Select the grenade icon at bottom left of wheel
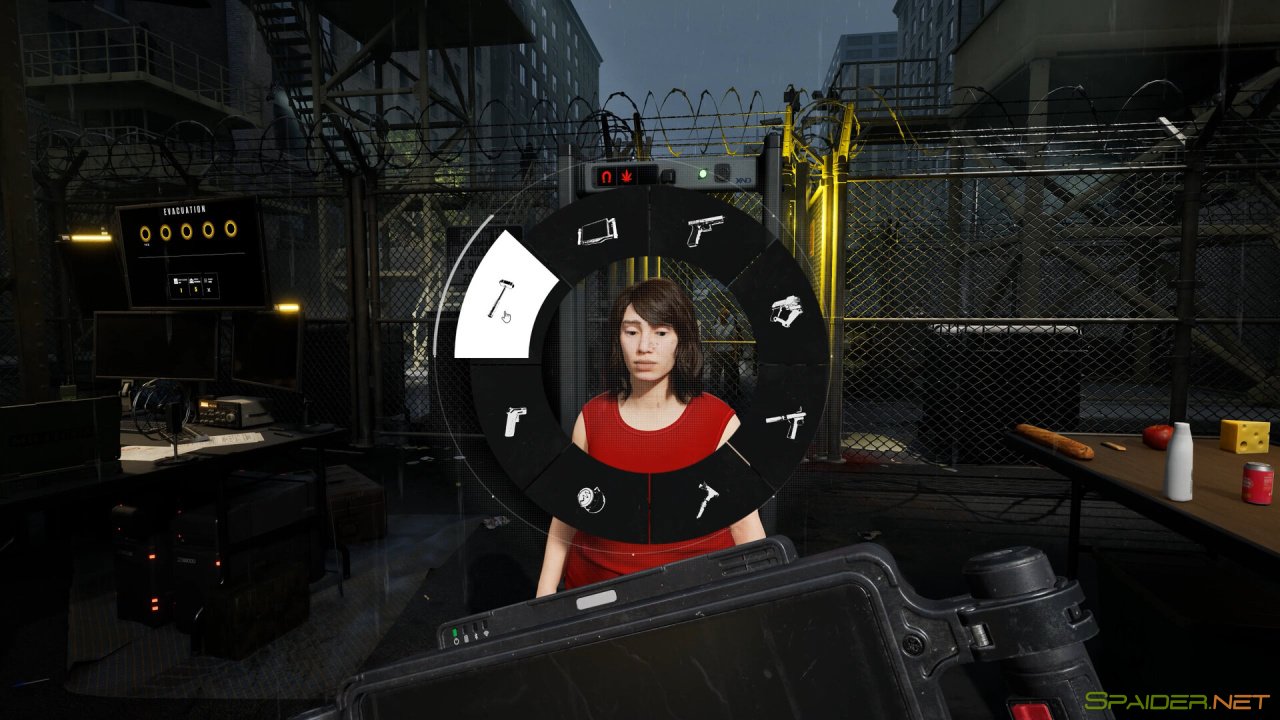The width and height of the screenshot is (1280, 720). [592, 500]
